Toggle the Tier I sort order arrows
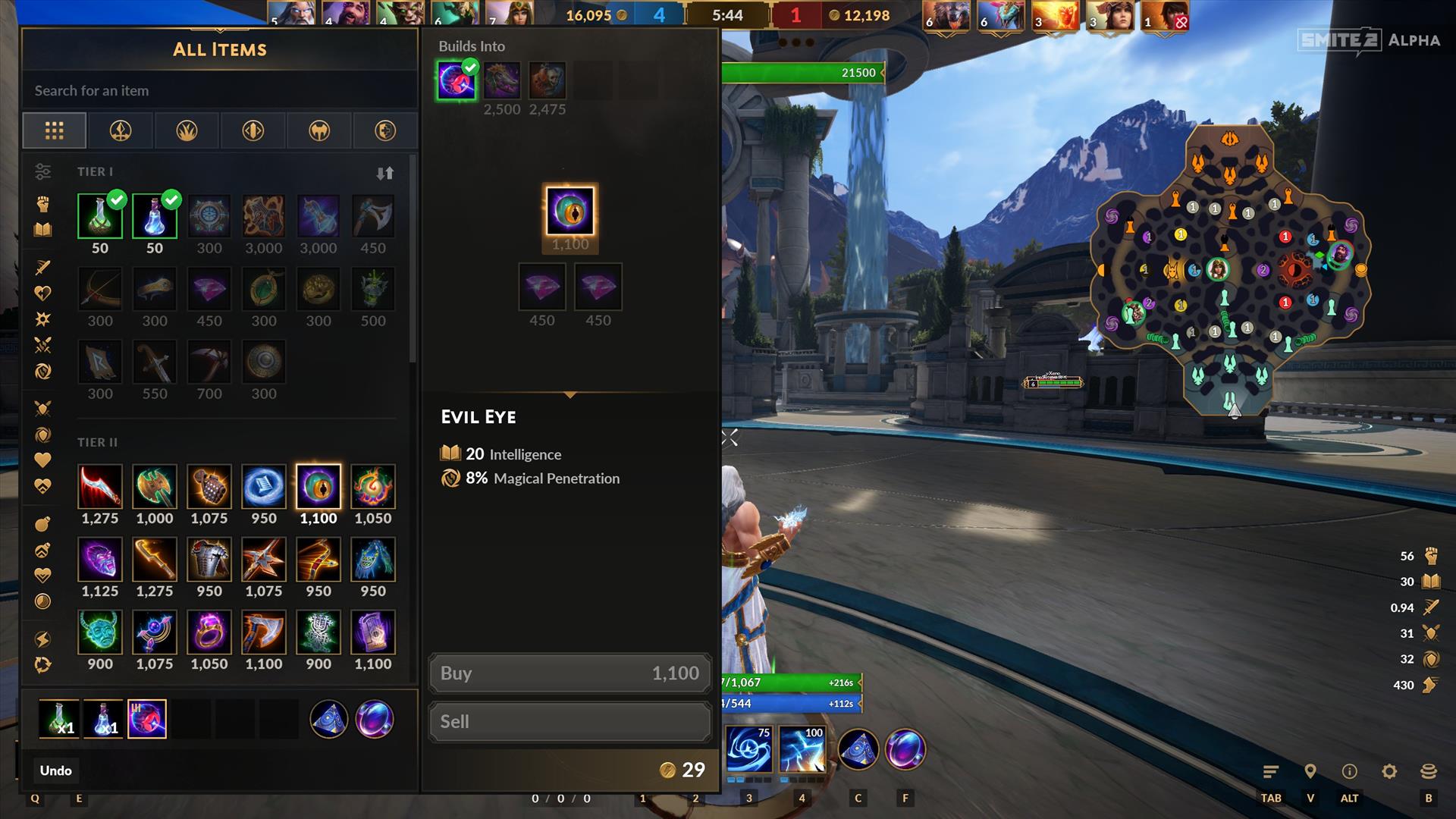 click(x=385, y=173)
